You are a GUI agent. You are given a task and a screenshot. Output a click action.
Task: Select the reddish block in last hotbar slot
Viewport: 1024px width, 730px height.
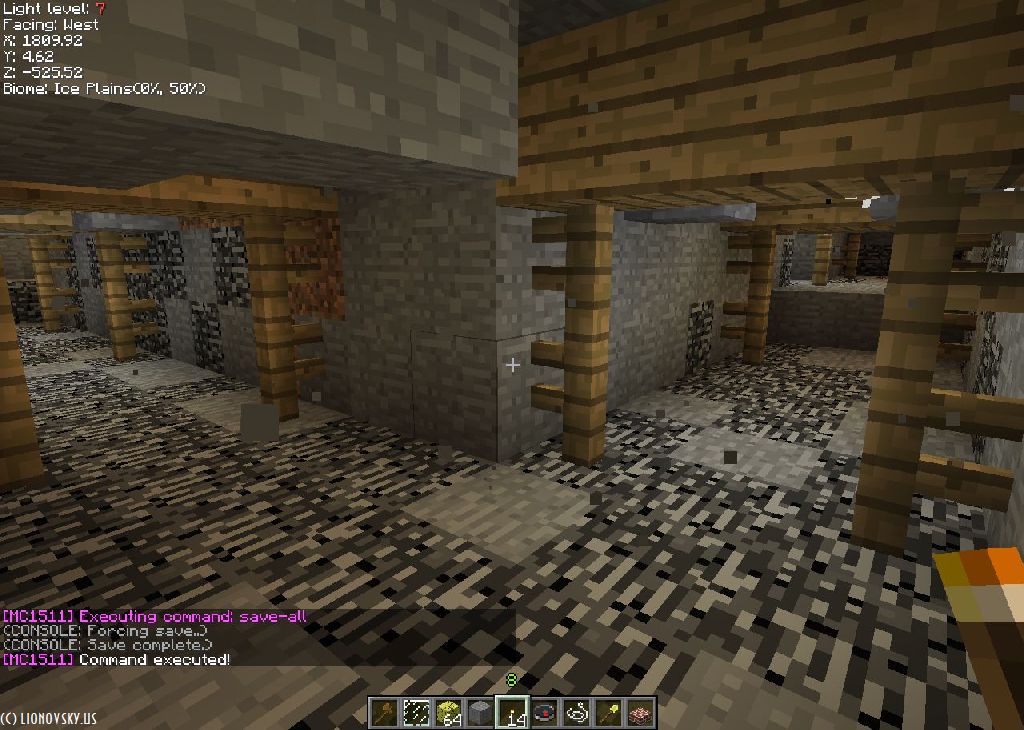coord(640,713)
